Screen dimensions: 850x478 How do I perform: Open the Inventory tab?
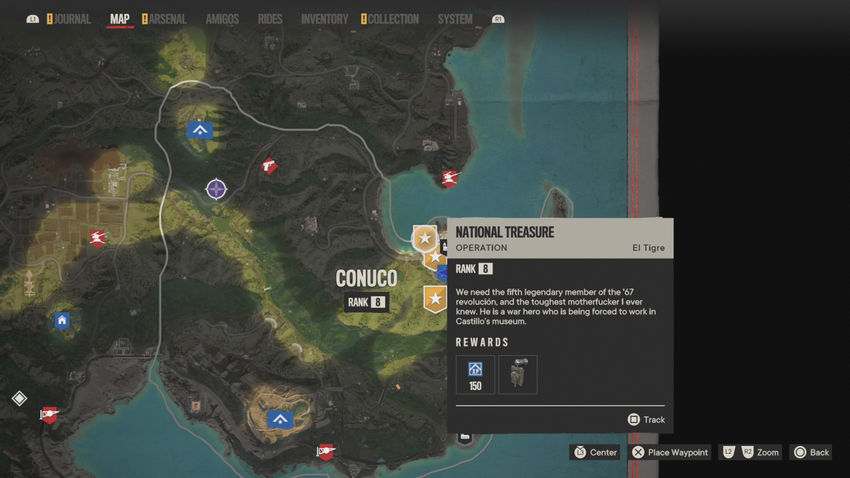tap(324, 19)
